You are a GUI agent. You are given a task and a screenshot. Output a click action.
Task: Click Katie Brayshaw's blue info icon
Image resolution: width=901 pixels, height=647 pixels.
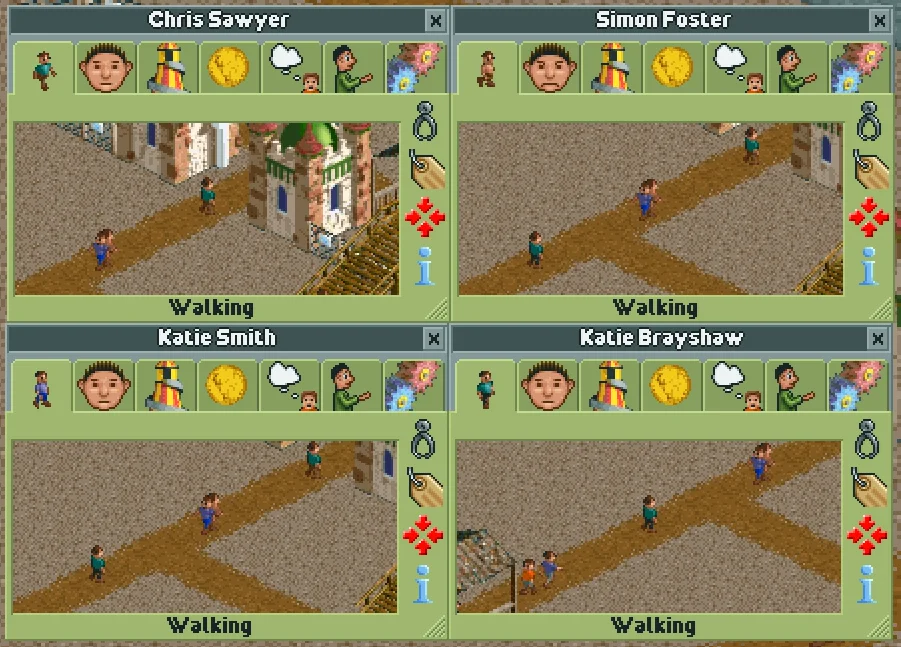click(x=868, y=584)
